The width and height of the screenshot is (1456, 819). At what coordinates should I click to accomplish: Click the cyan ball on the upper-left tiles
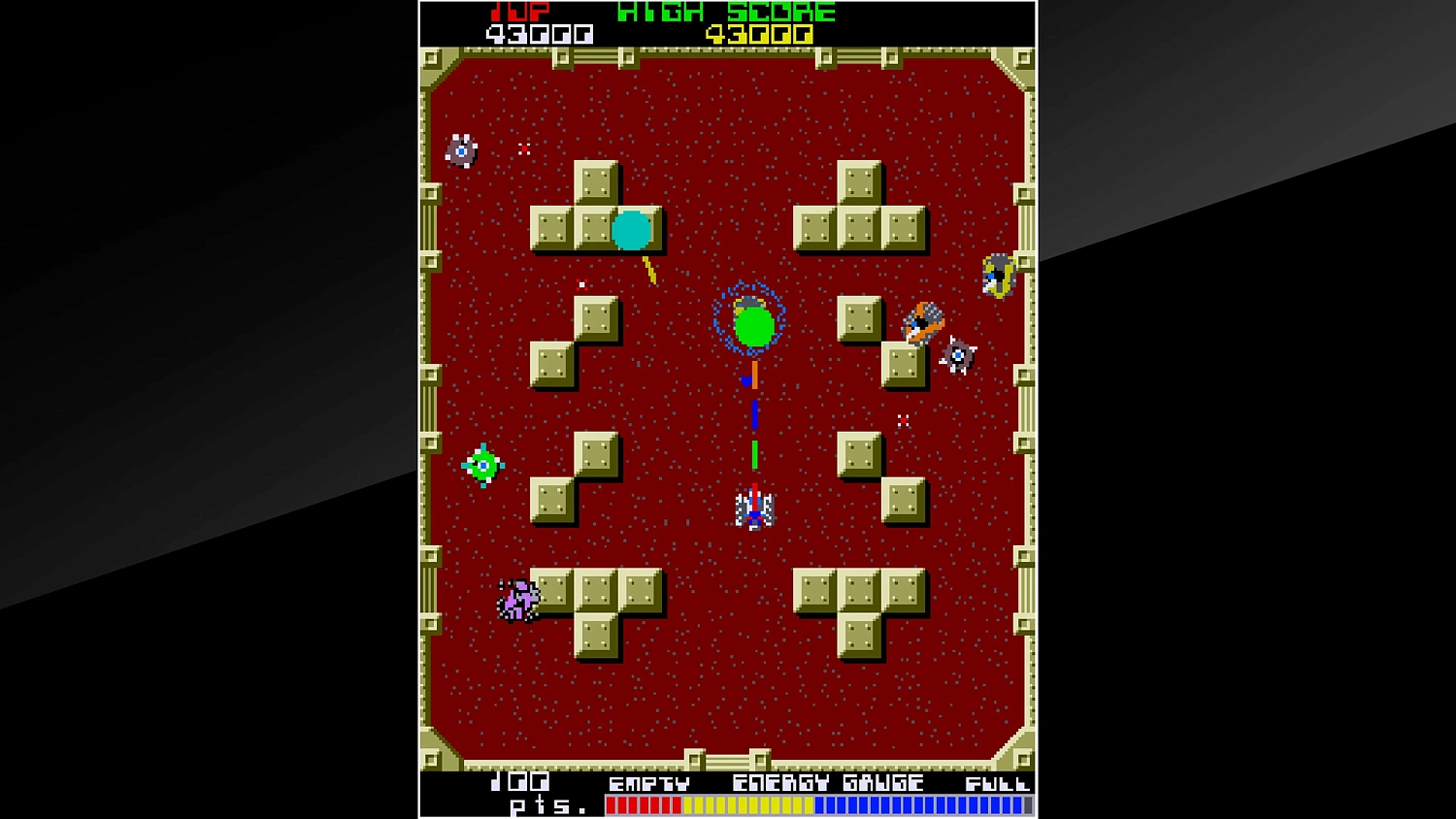coord(631,230)
